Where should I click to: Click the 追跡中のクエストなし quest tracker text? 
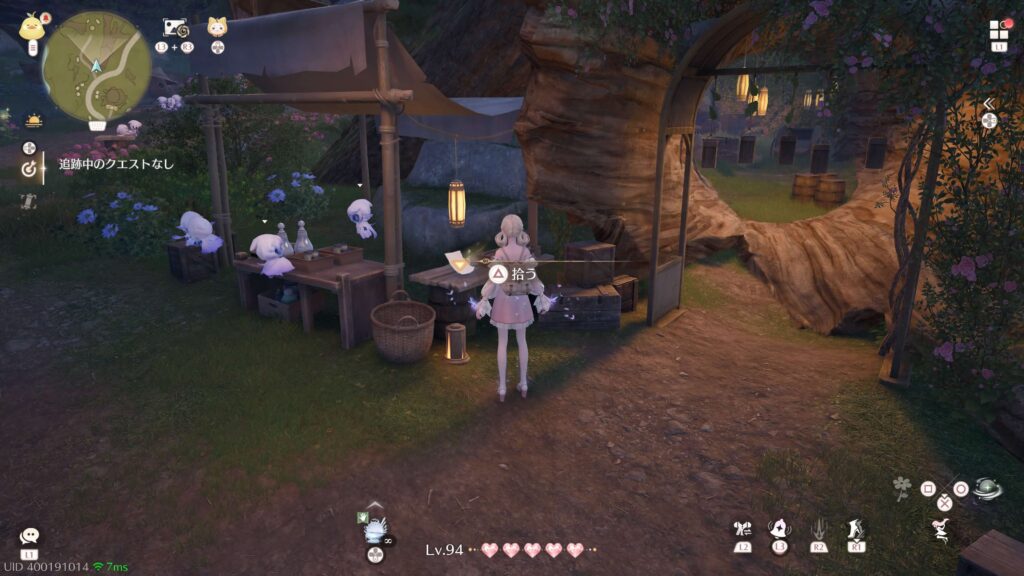click(116, 163)
